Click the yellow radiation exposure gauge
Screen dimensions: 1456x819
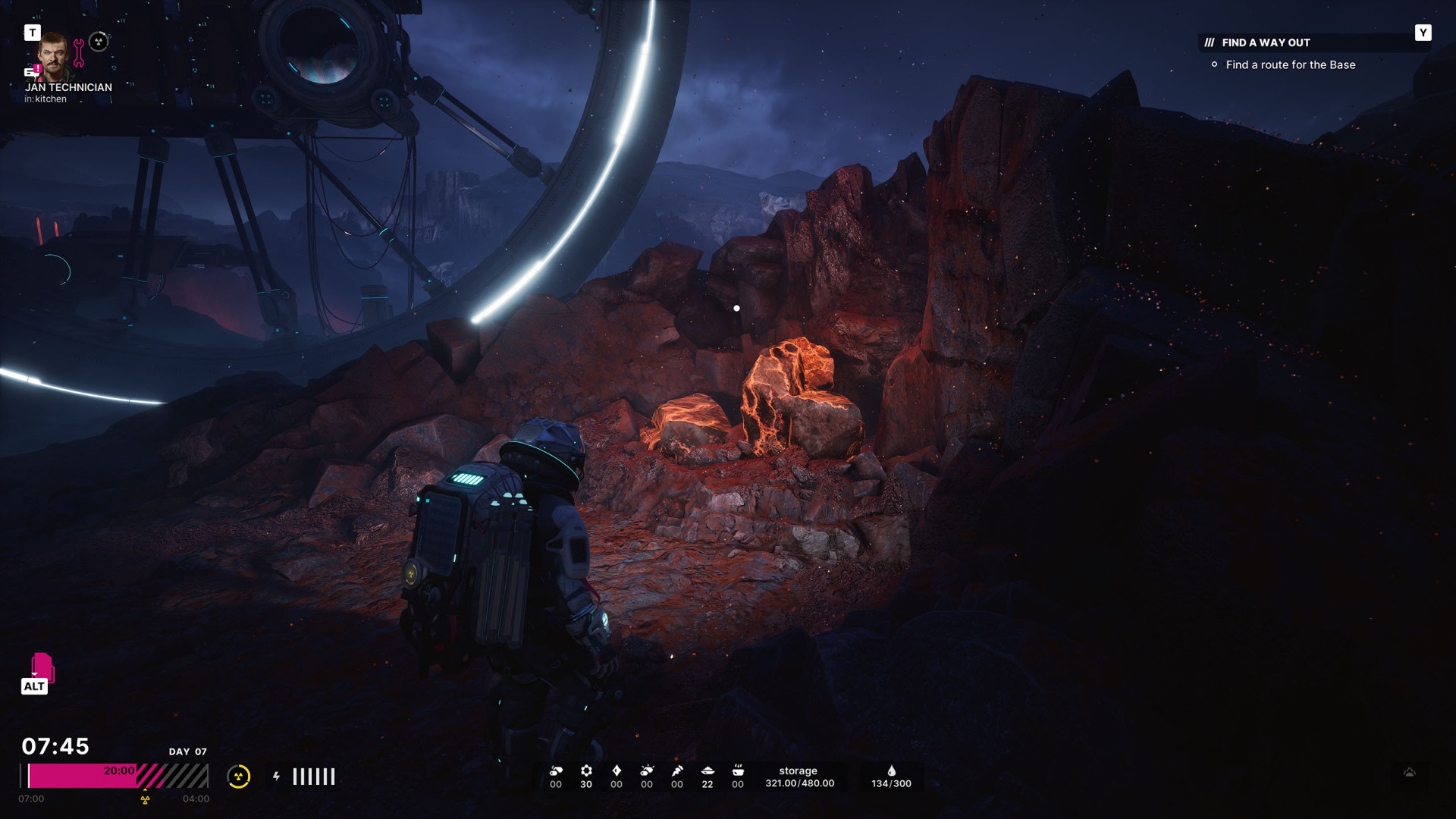click(239, 777)
